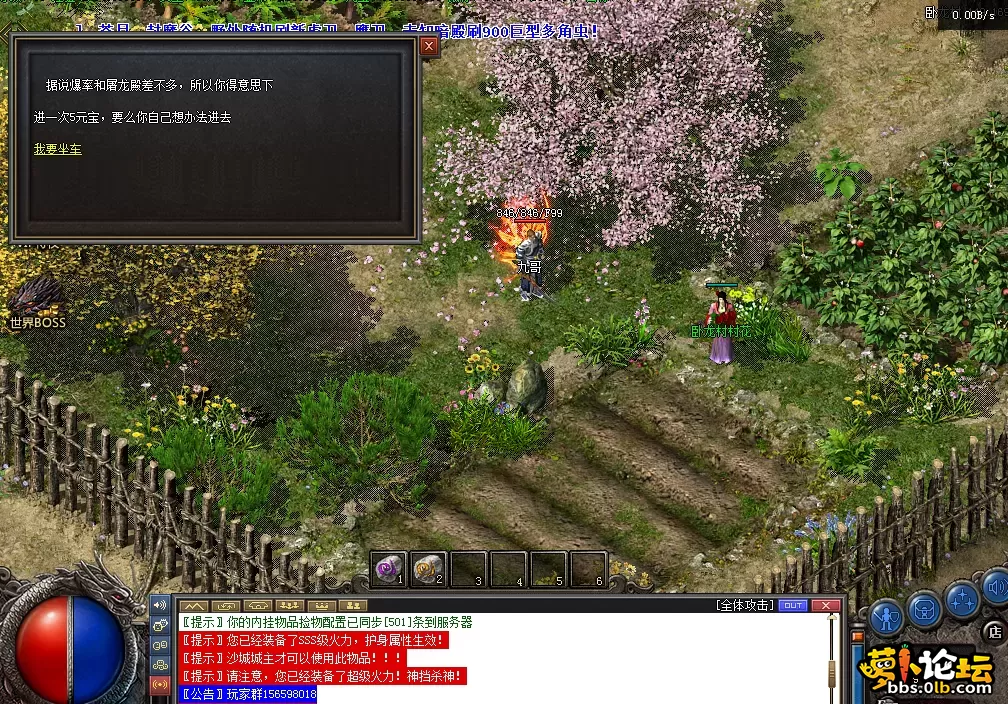Open the 店 shop button
The height and width of the screenshot is (704, 1008).
[x=994, y=632]
